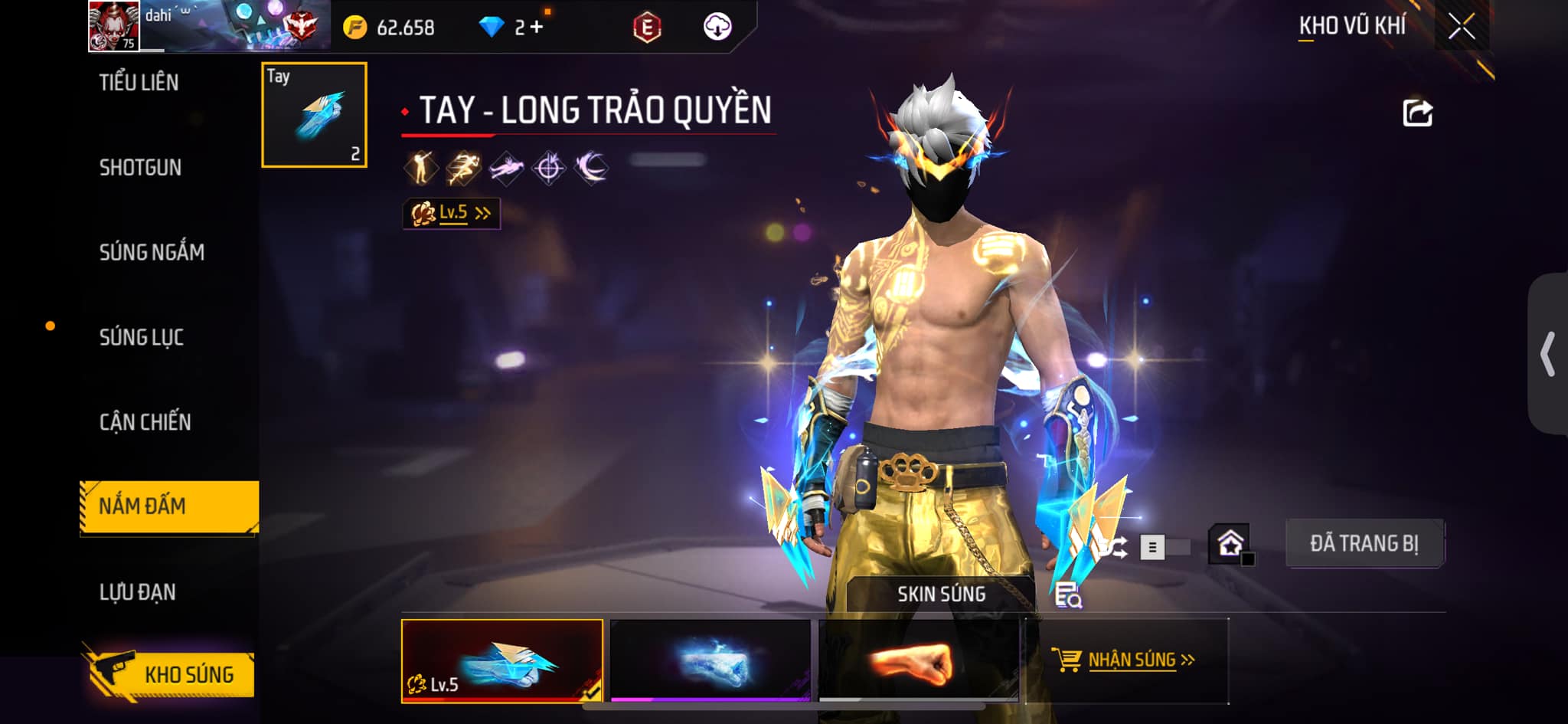
Task: Expand the side panel arrow
Action: point(1547,354)
